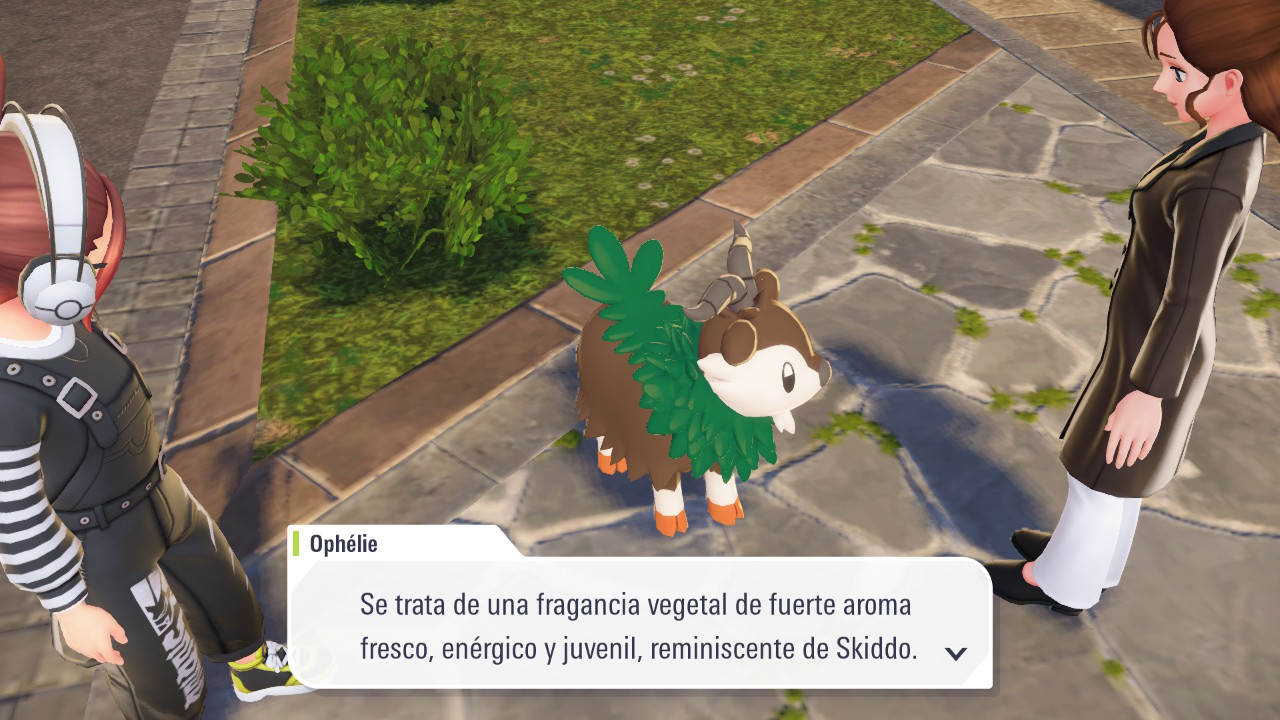This screenshot has width=1280, height=720.
Task: Advance dialogue with the down arrow indicator
Action: click(x=956, y=653)
